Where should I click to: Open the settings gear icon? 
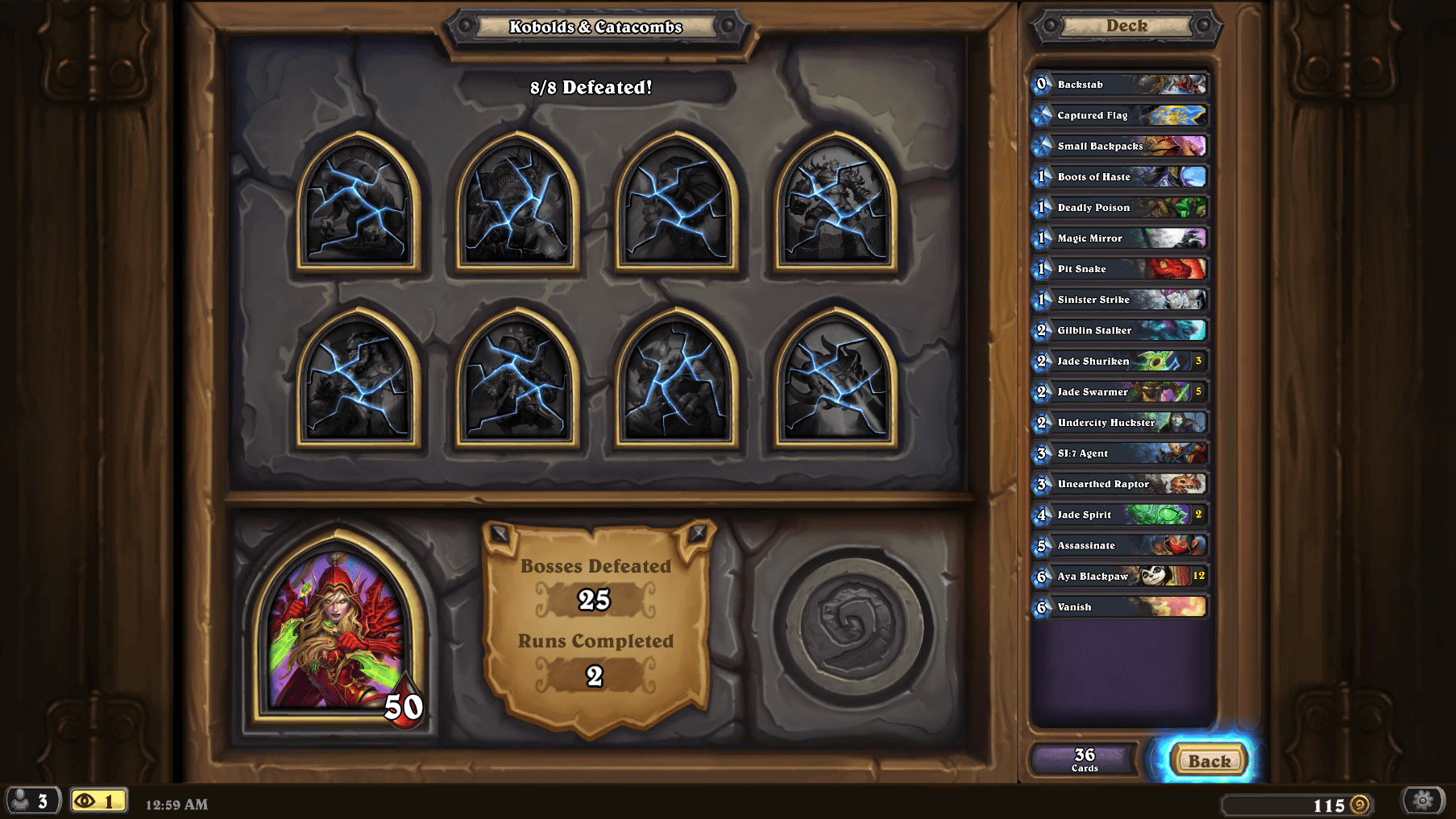click(x=1423, y=800)
